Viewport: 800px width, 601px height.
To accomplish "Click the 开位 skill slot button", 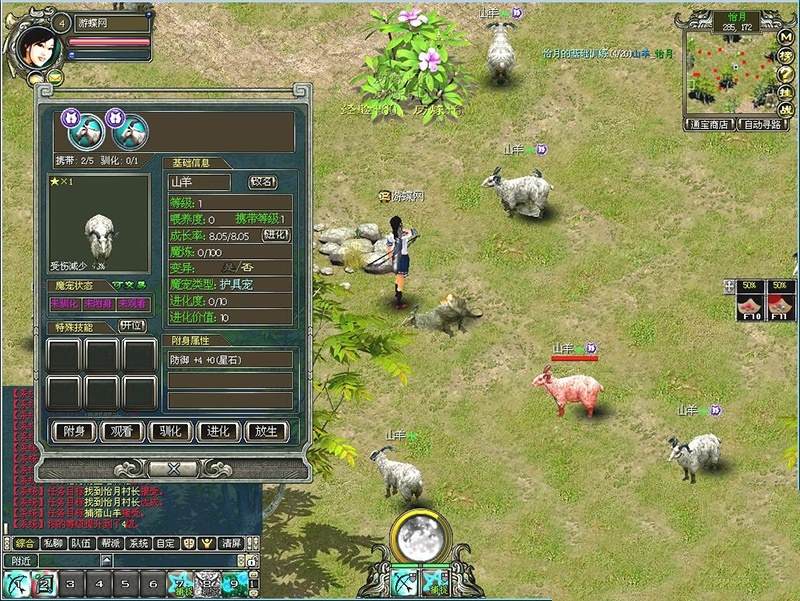I will pos(132,326).
